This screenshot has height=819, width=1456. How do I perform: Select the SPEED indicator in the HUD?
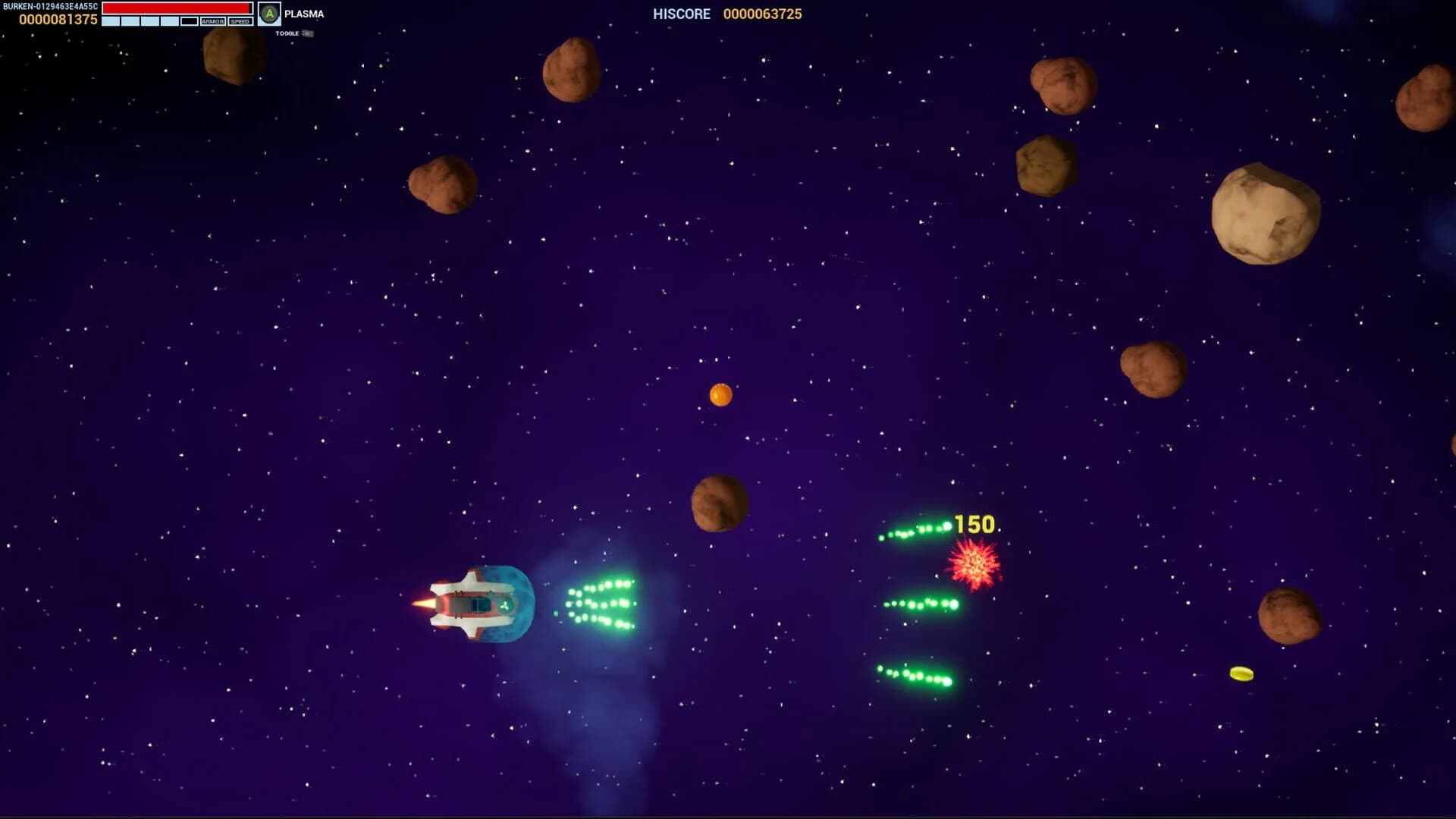click(x=240, y=21)
